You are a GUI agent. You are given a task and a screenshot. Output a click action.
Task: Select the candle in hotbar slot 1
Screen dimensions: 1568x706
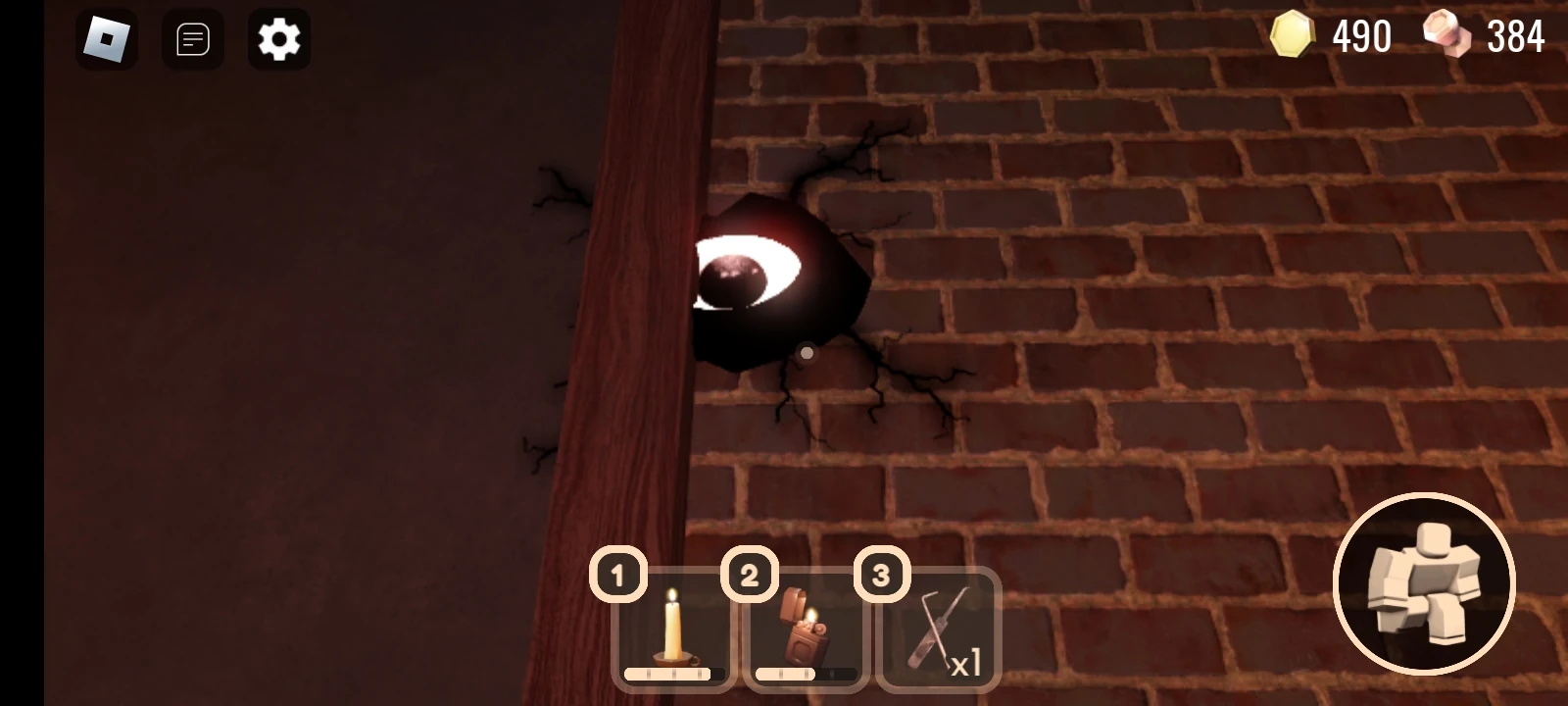click(672, 628)
